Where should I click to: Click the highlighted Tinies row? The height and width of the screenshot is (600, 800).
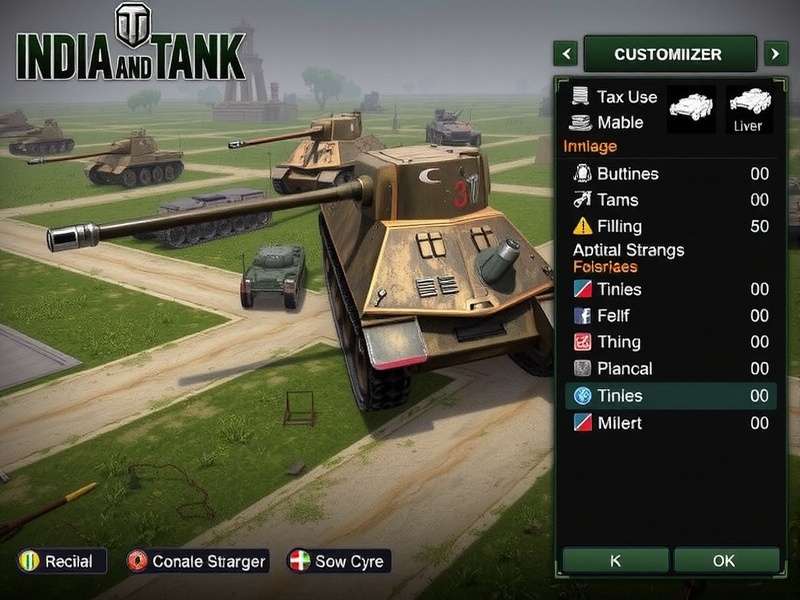pyautogui.click(x=670, y=396)
